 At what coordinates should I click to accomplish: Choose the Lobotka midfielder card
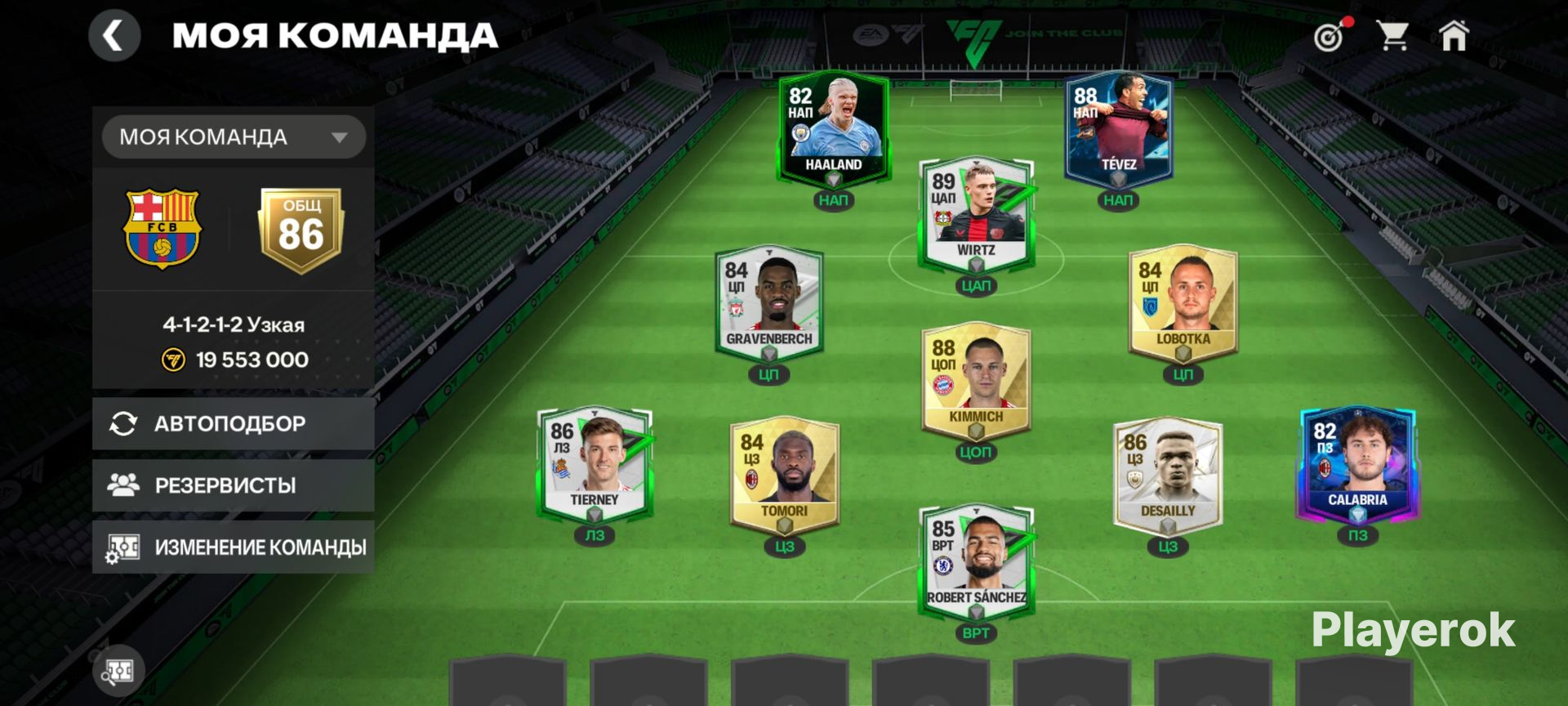[x=1183, y=302]
